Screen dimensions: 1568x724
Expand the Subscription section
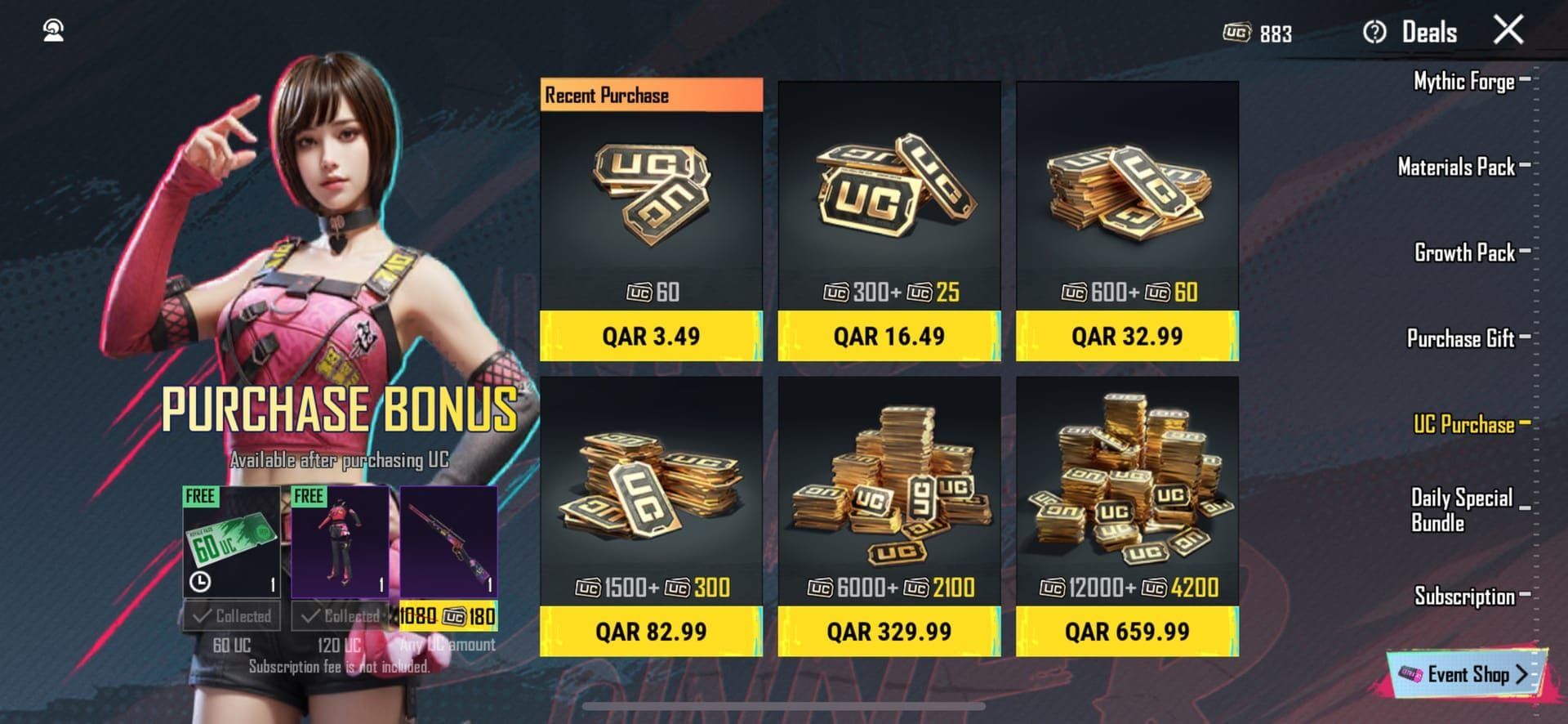pos(1466,597)
